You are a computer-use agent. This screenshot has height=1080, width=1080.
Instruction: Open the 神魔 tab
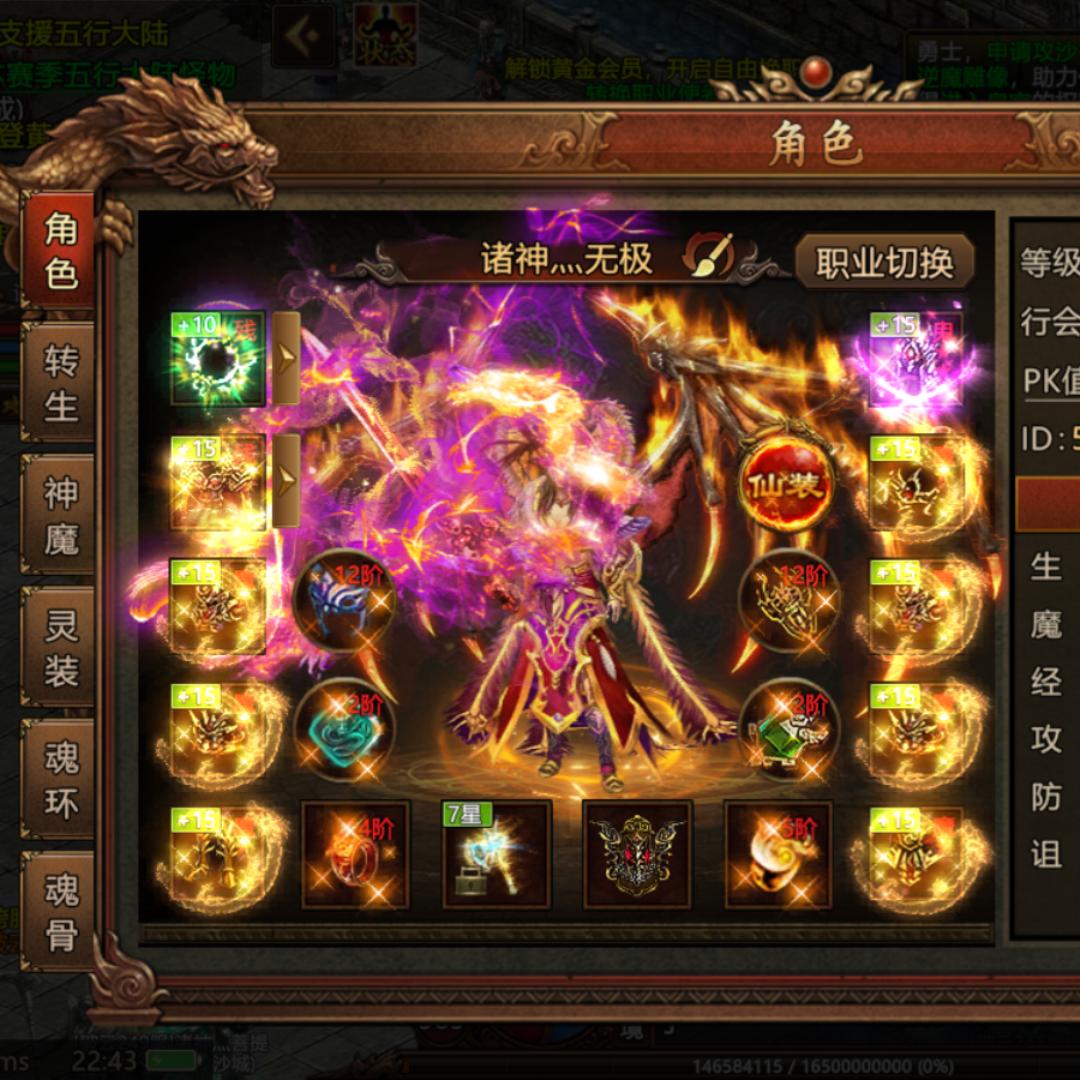tap(60, 515)
